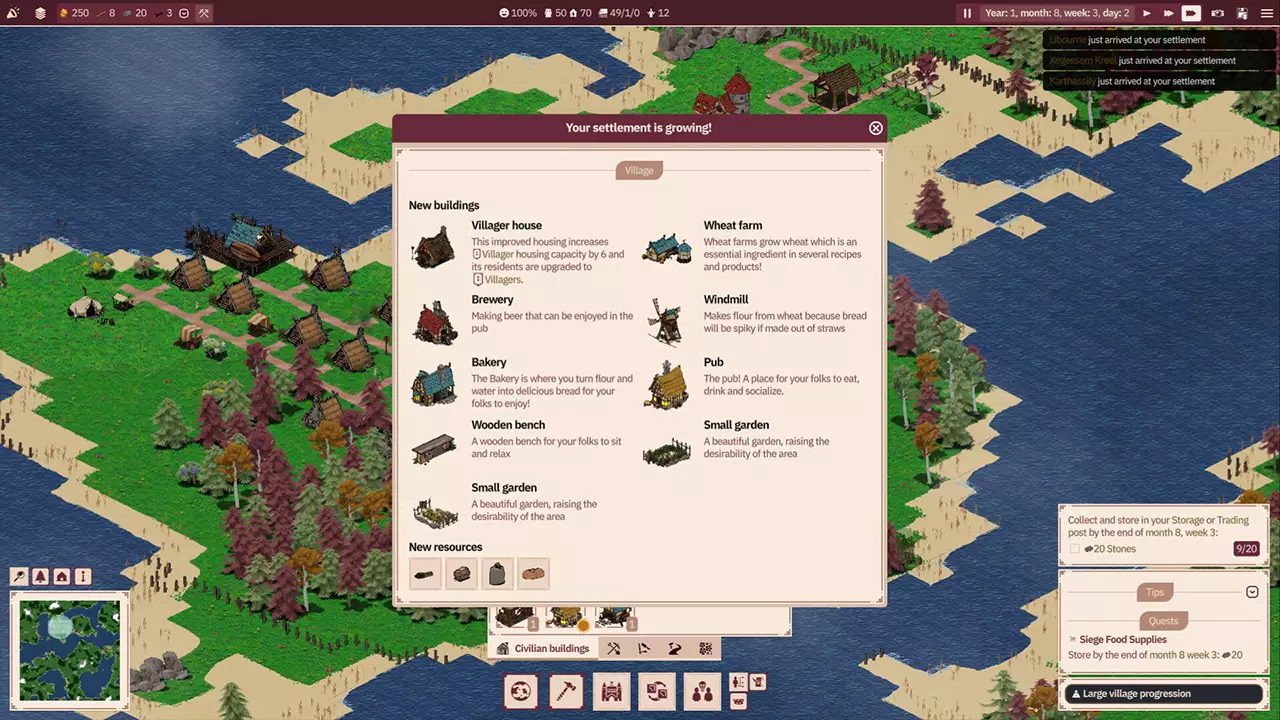Click the minimap of the island
Viewport: 1280px width, 720px height.
[69, 649]
